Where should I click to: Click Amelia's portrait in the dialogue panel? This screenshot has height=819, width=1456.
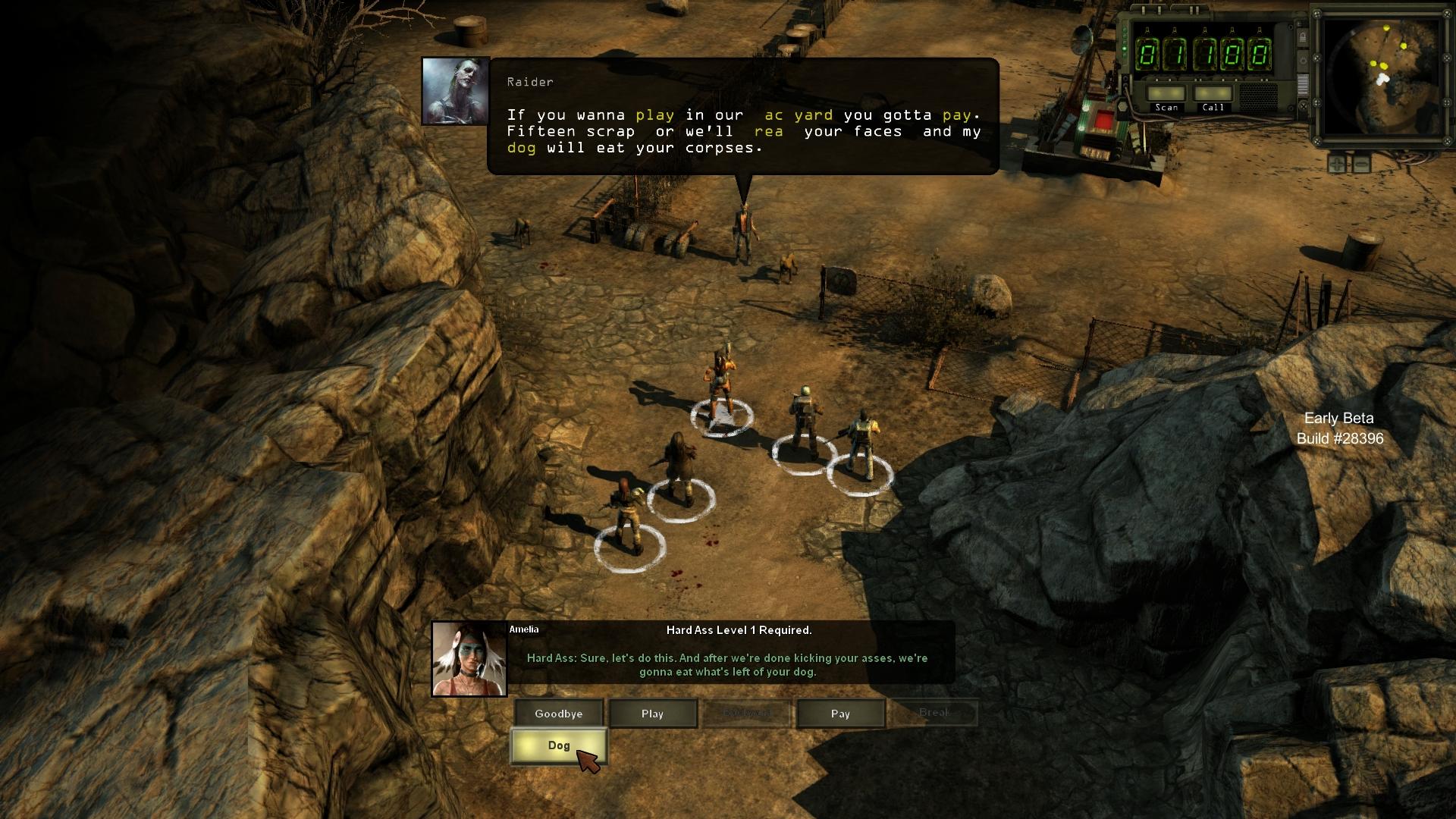pyautogui.click(x=469, y=659)
